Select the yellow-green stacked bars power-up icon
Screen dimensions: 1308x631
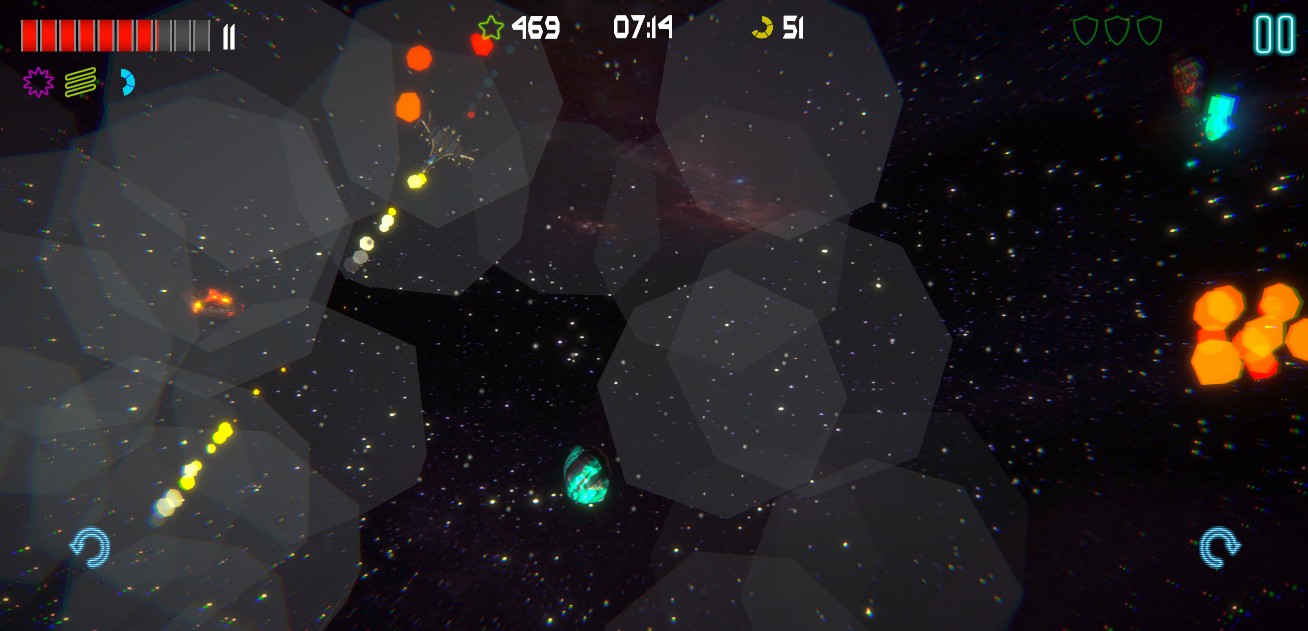coord(81,82)
